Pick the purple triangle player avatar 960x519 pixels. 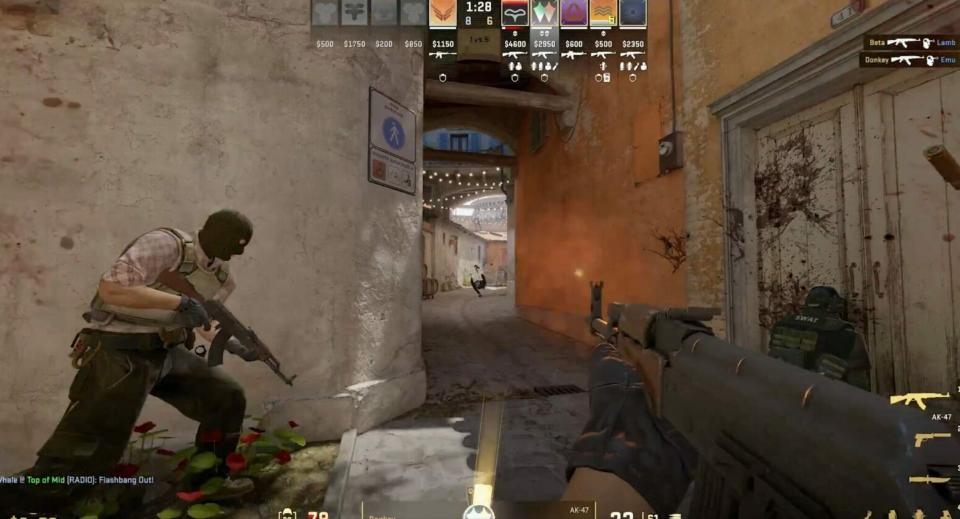coord(574,13)
